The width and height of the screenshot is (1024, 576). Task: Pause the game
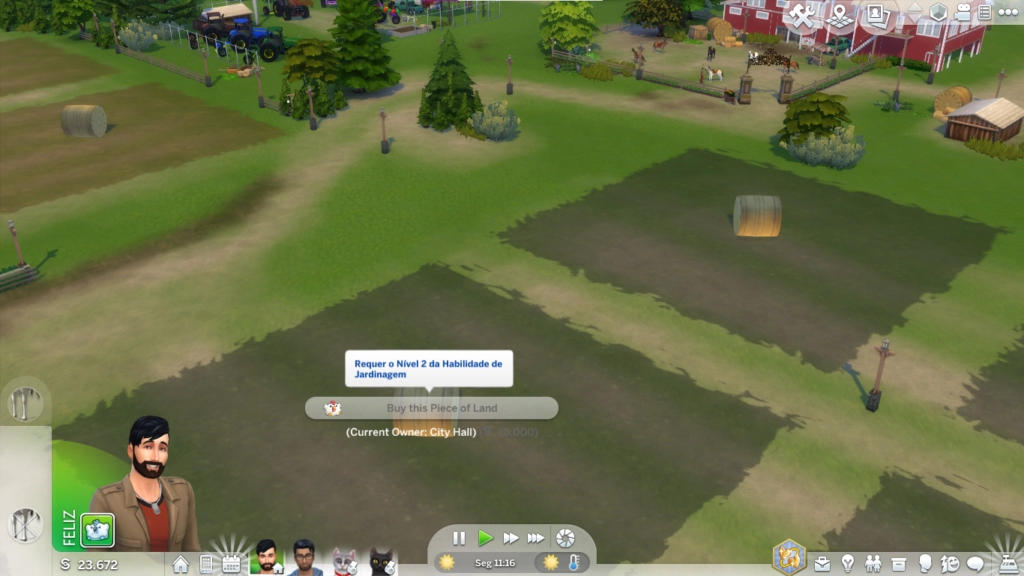(x=459, y=538)
